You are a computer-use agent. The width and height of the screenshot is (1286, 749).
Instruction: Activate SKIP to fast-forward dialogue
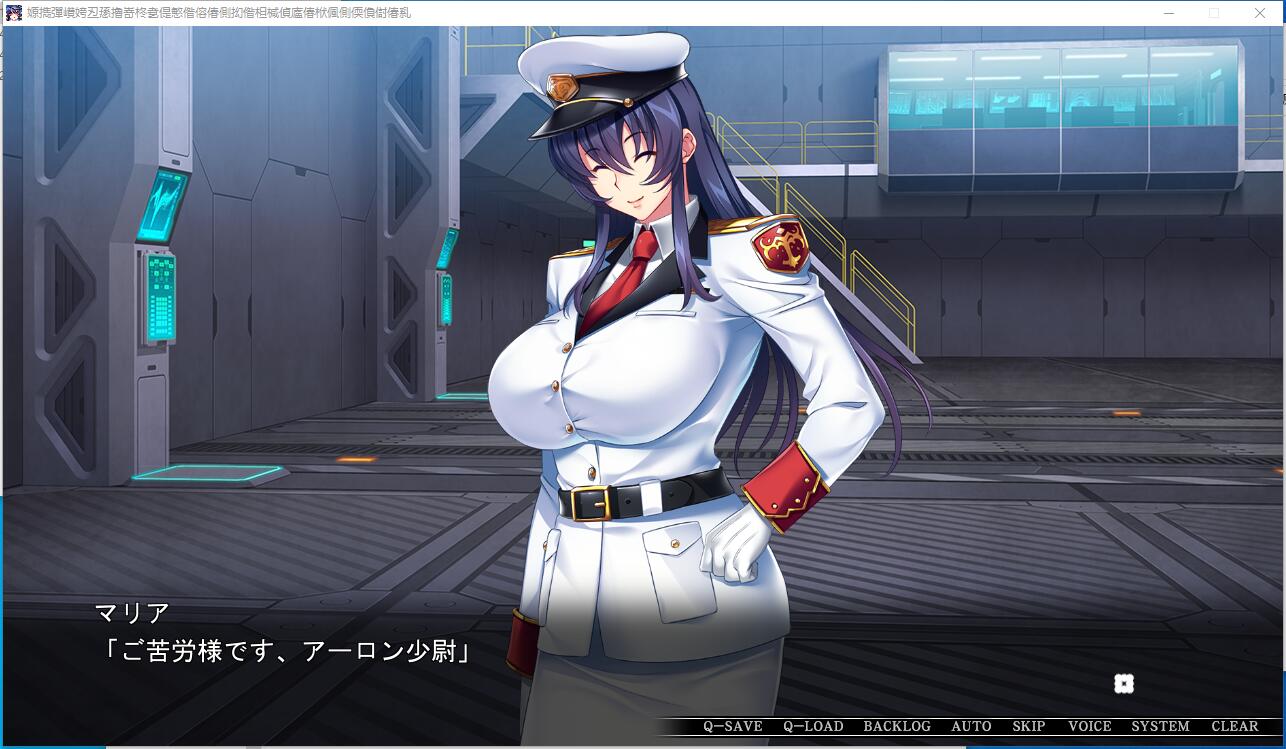pos(1028,727)
